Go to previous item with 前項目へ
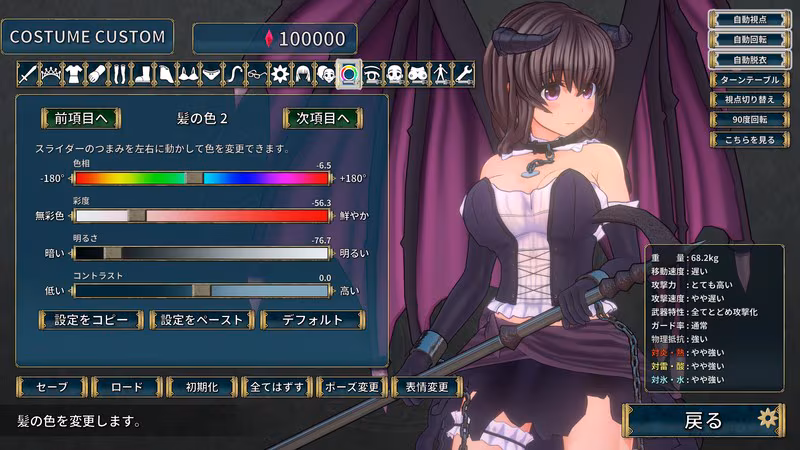800x450 pixels. [81, 118]
